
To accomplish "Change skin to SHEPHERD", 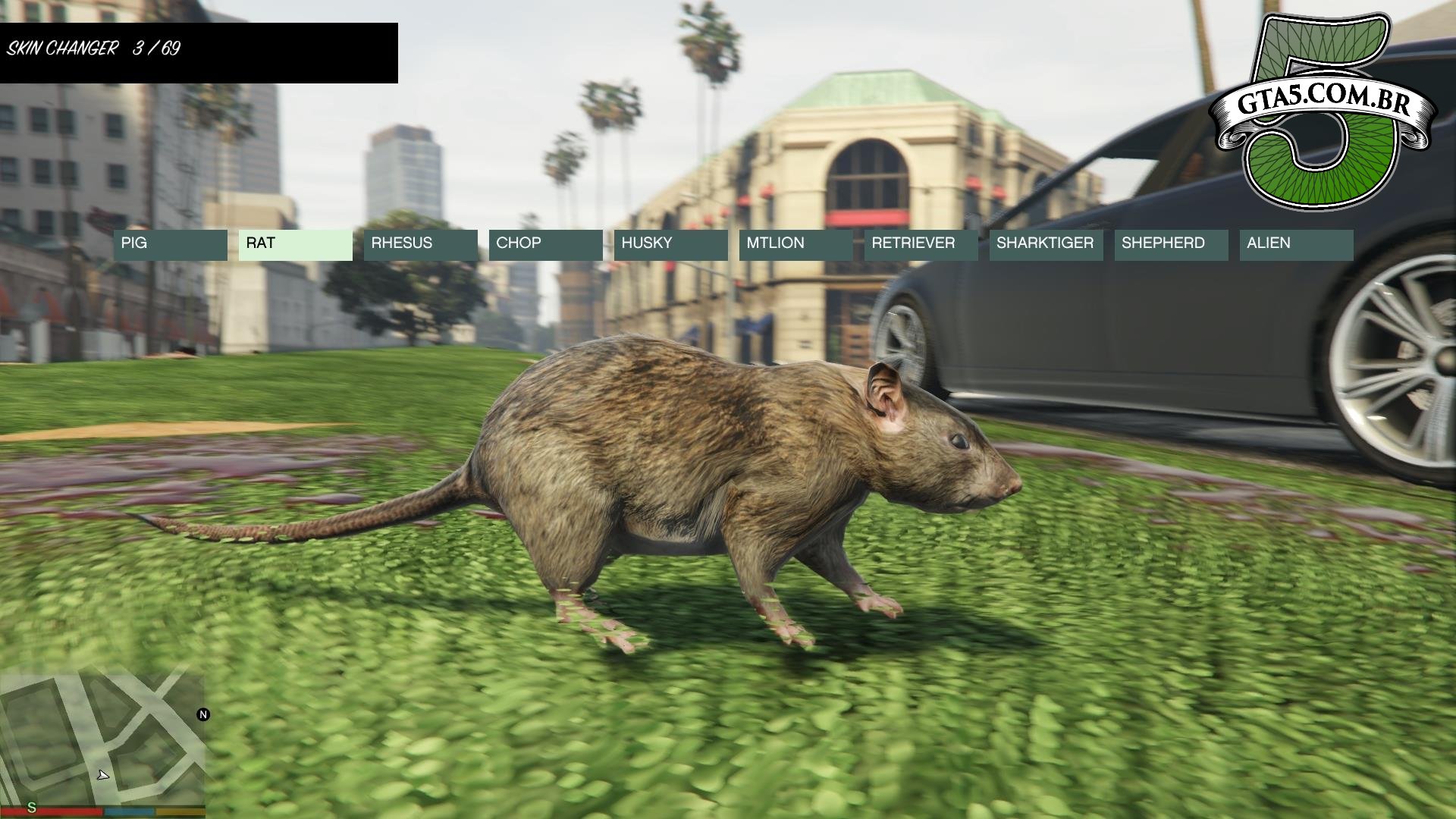I will [1172, 245].
